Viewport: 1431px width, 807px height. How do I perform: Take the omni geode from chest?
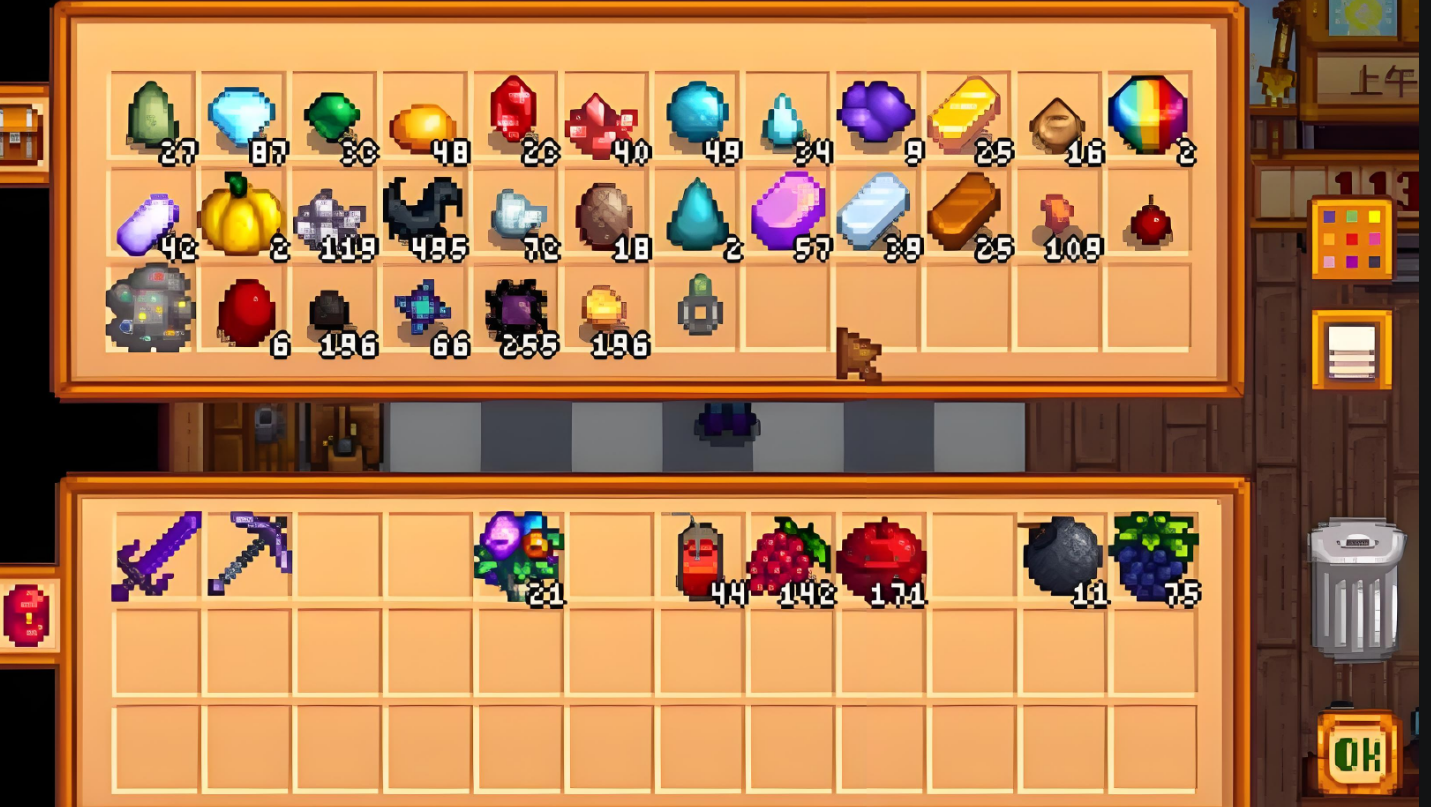[x=150, y=308]
